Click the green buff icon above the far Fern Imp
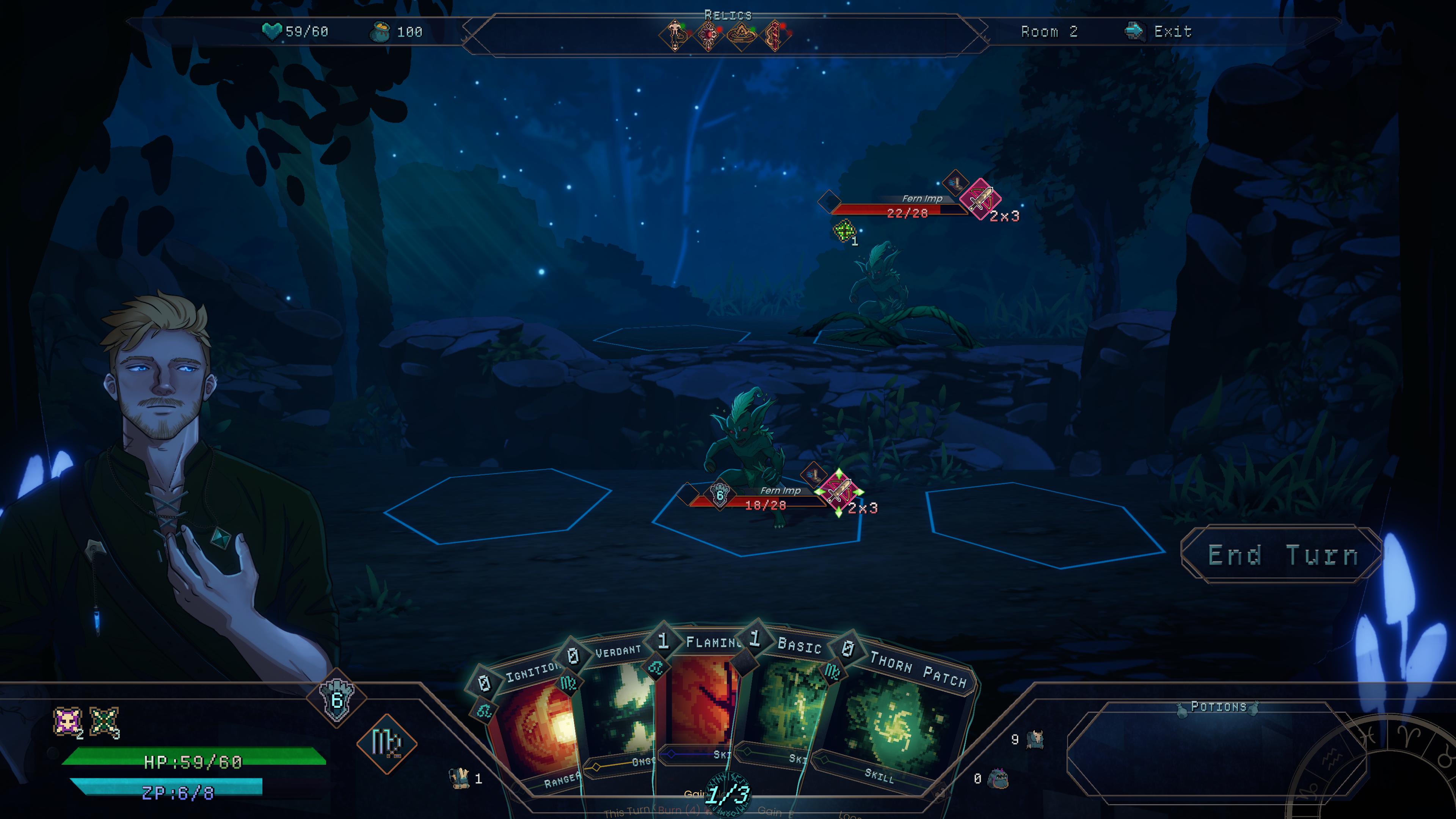 tap(844, 230)
